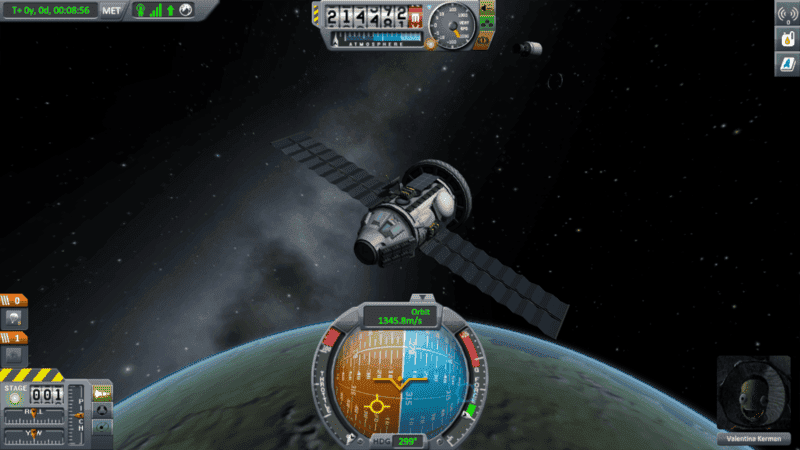Toggle the orange brakes button on altimeter
Viewport: 800px width, 450px height.
(x=487, y=41)
